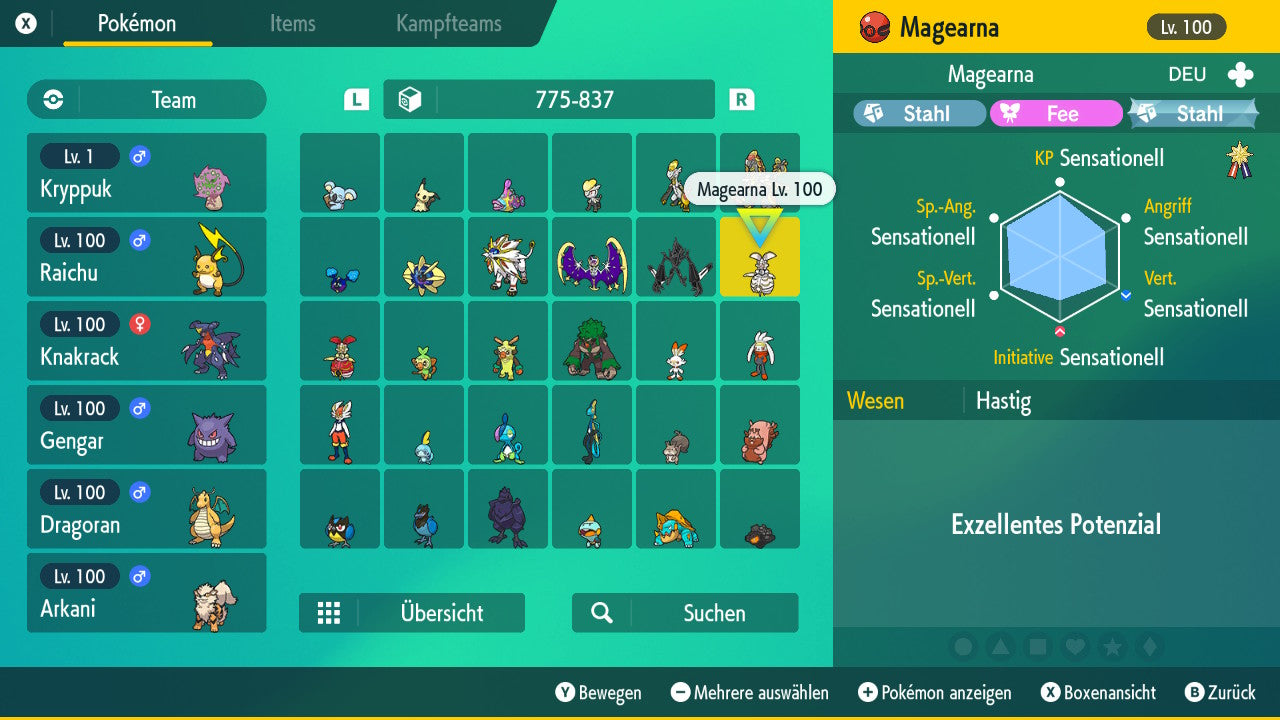Click the red Poké Ball icon beside Magearna's name

click(x=872, y=28)
